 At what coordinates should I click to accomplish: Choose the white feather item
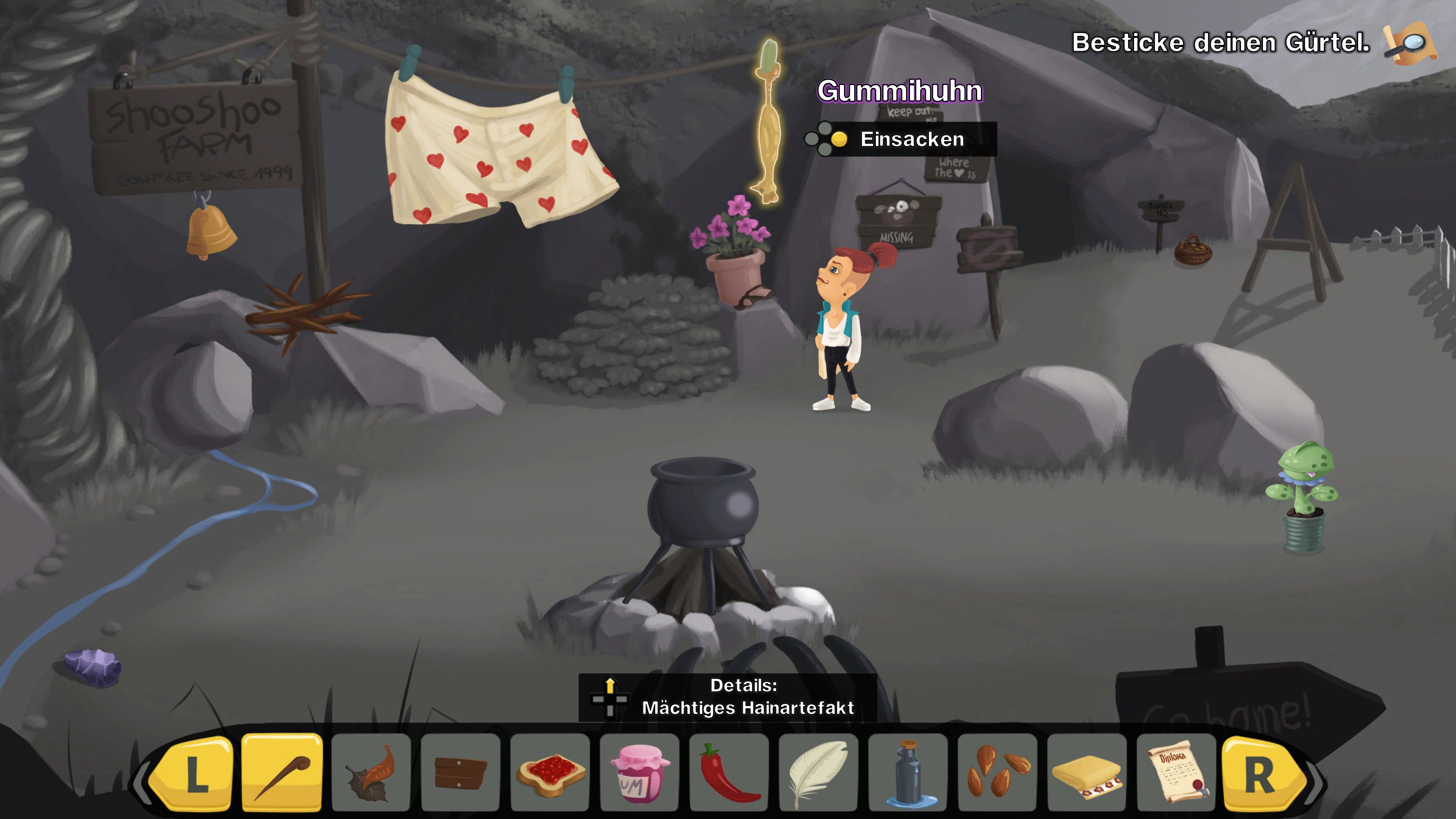pos(818,772)
